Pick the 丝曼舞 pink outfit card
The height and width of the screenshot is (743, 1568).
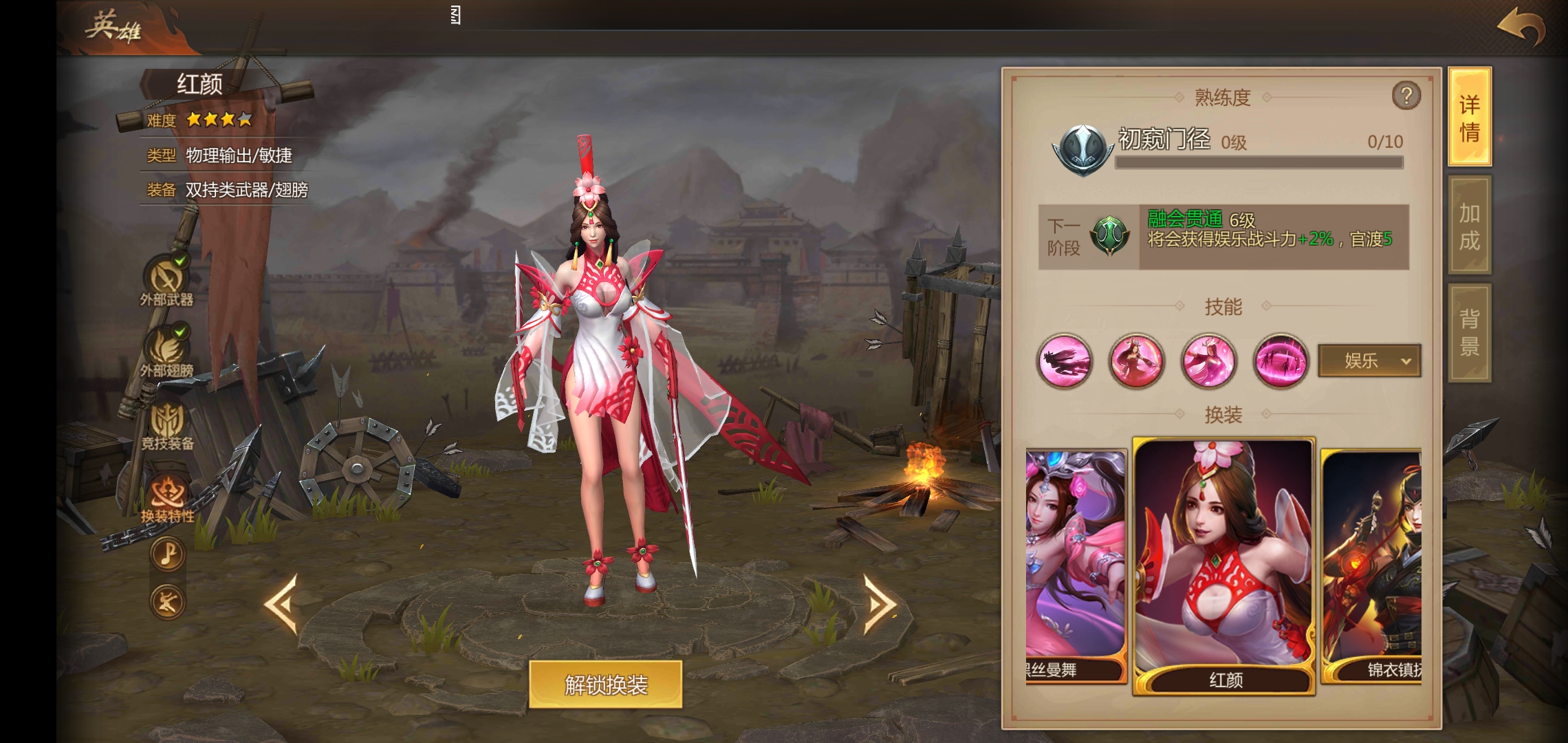point(1076,564)
